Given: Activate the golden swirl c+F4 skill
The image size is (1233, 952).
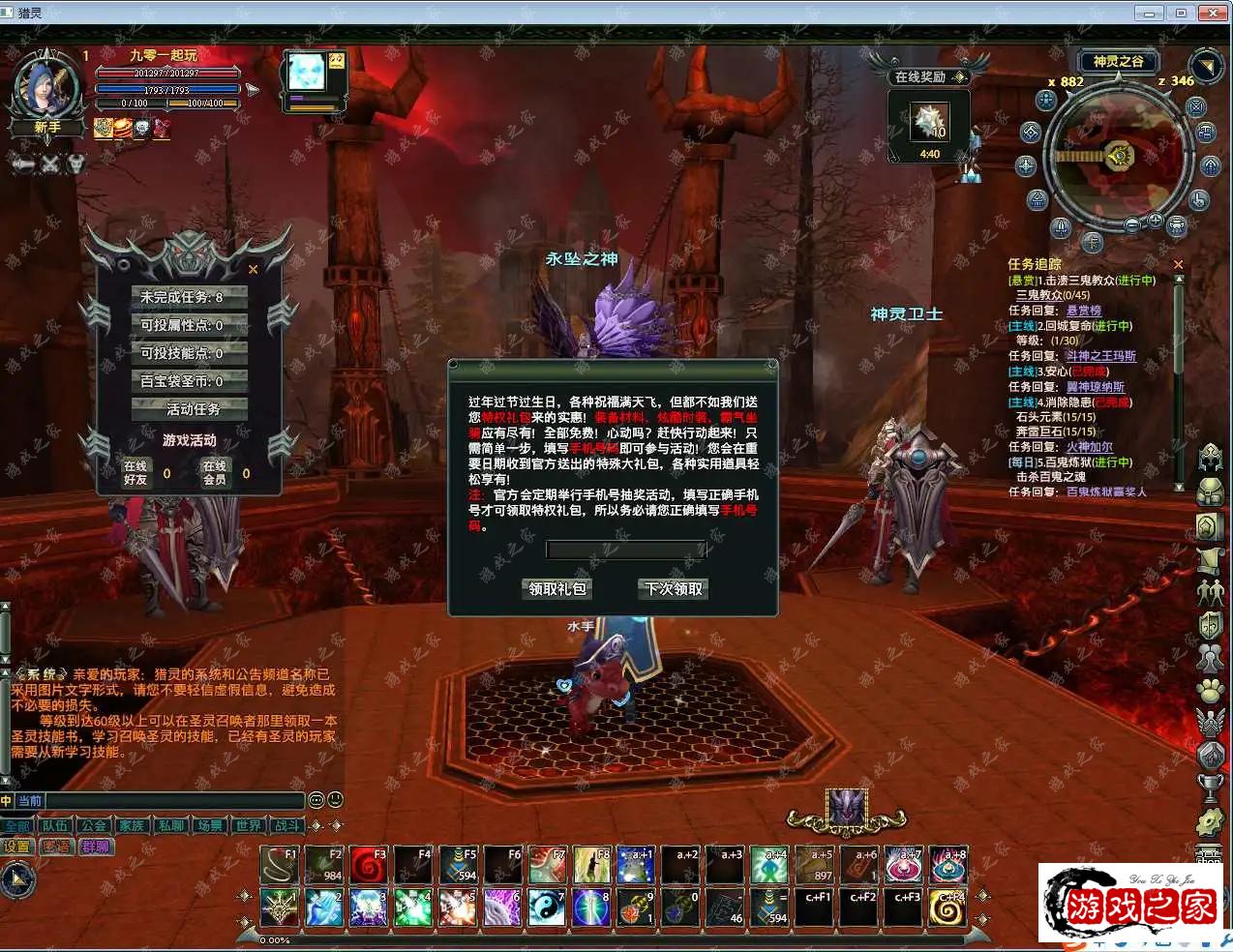Looking at the screenshot, I should [x=948, y=908].
